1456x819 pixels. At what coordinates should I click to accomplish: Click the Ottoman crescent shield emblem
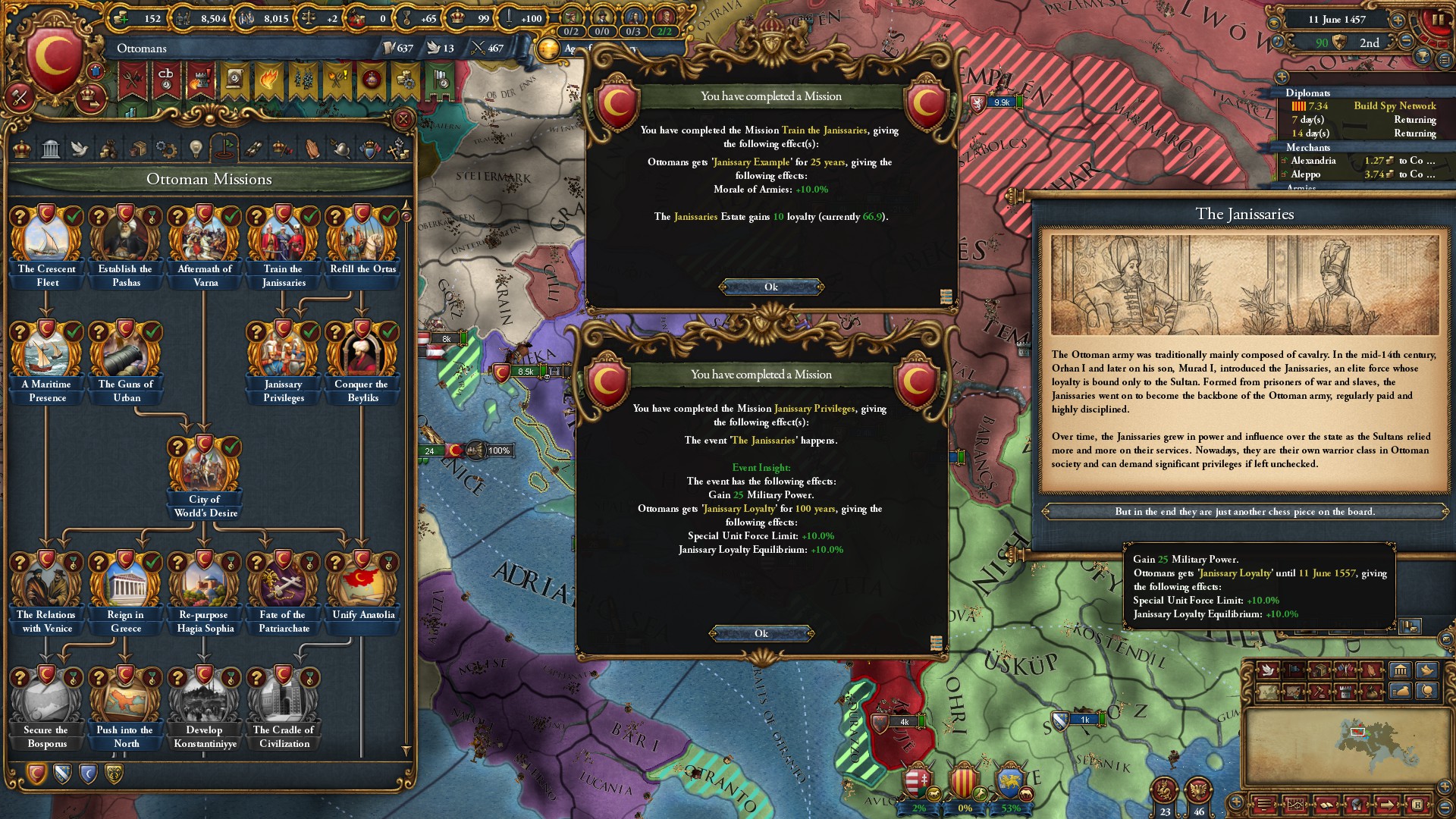pos(54,57)
